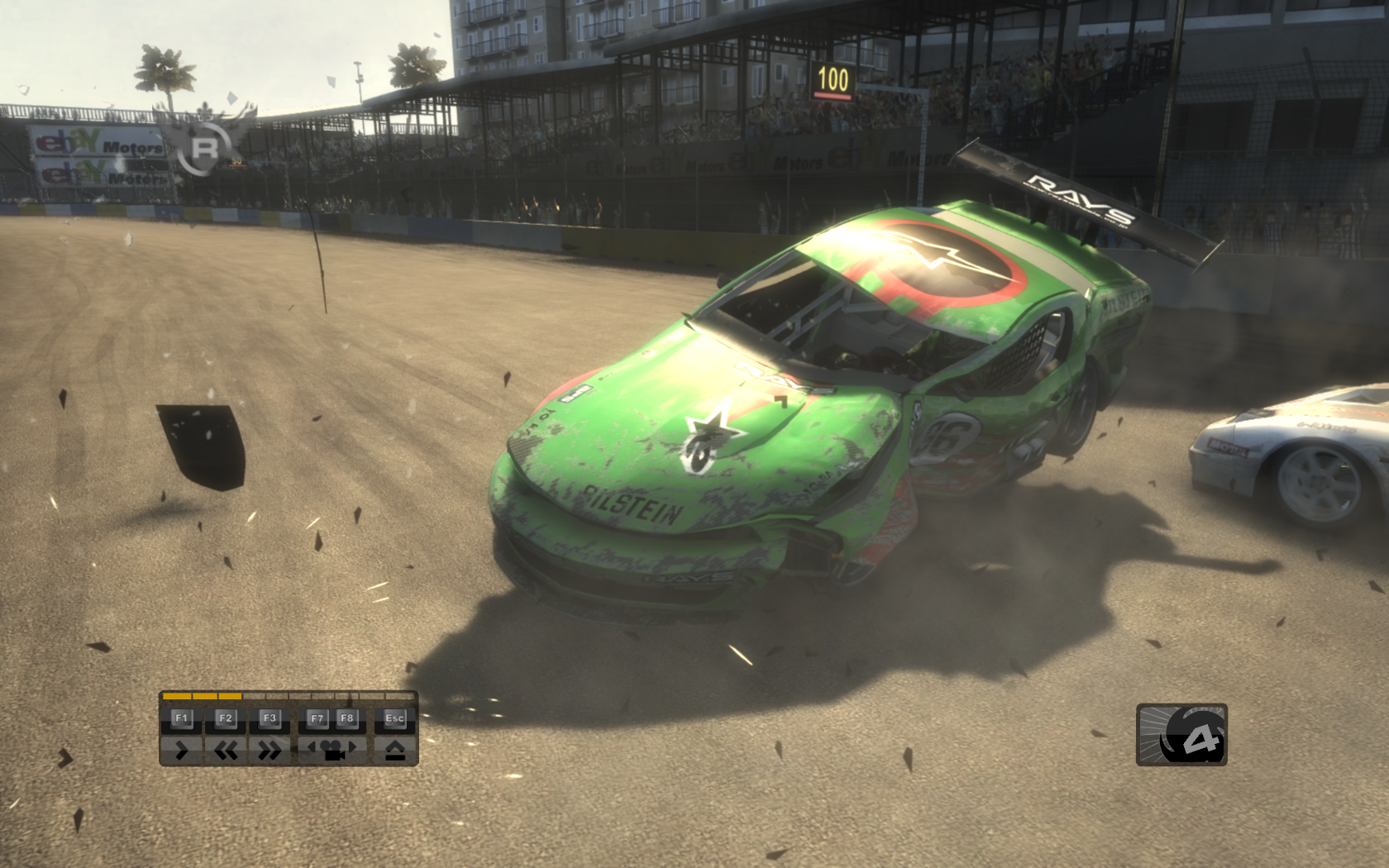Click the replay play arrow button

[x=182, y=751]
